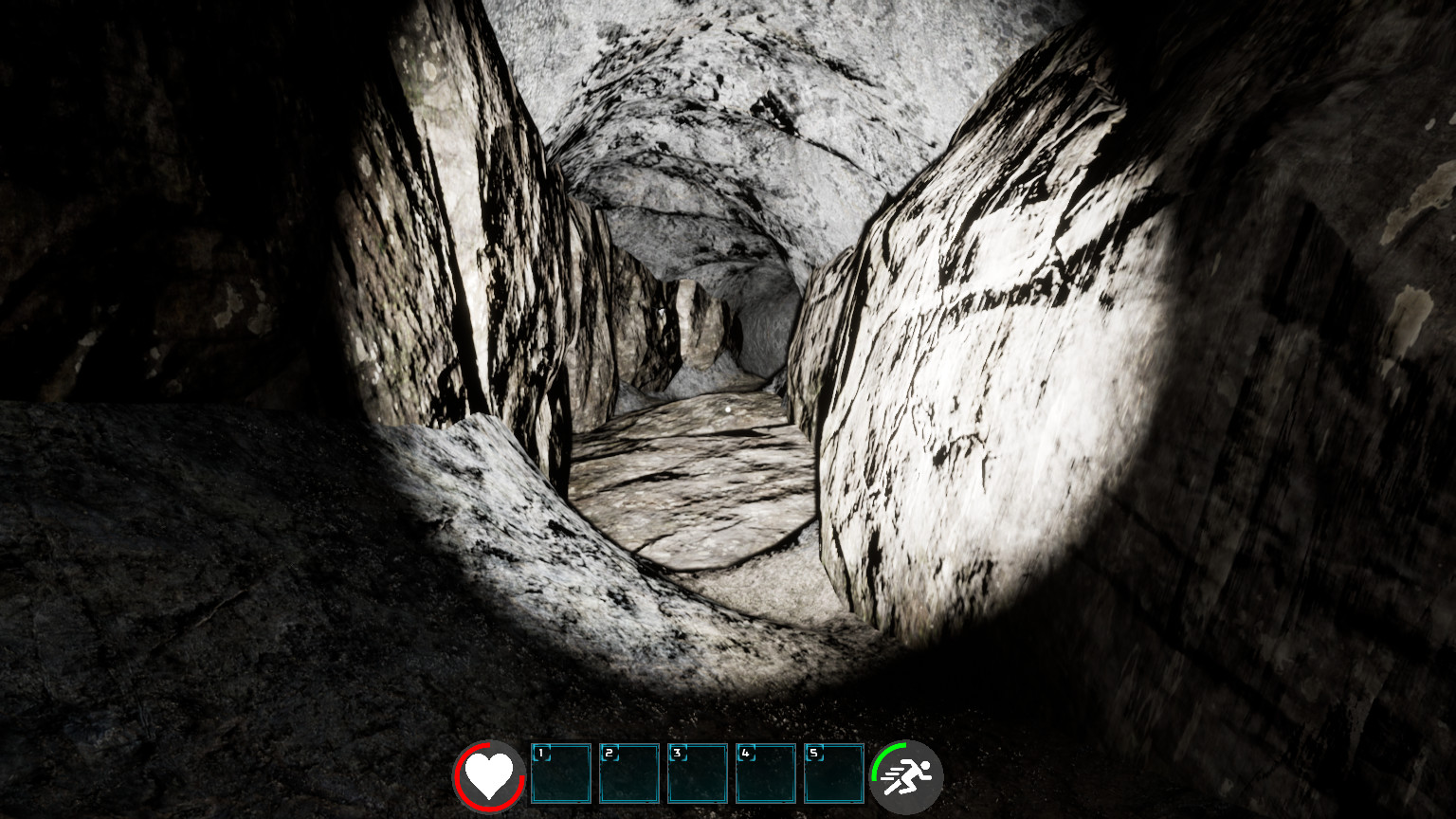Click the white heart symbol inside the red ring
Screen dimensions: 1456x819
(x=489, y=775)
